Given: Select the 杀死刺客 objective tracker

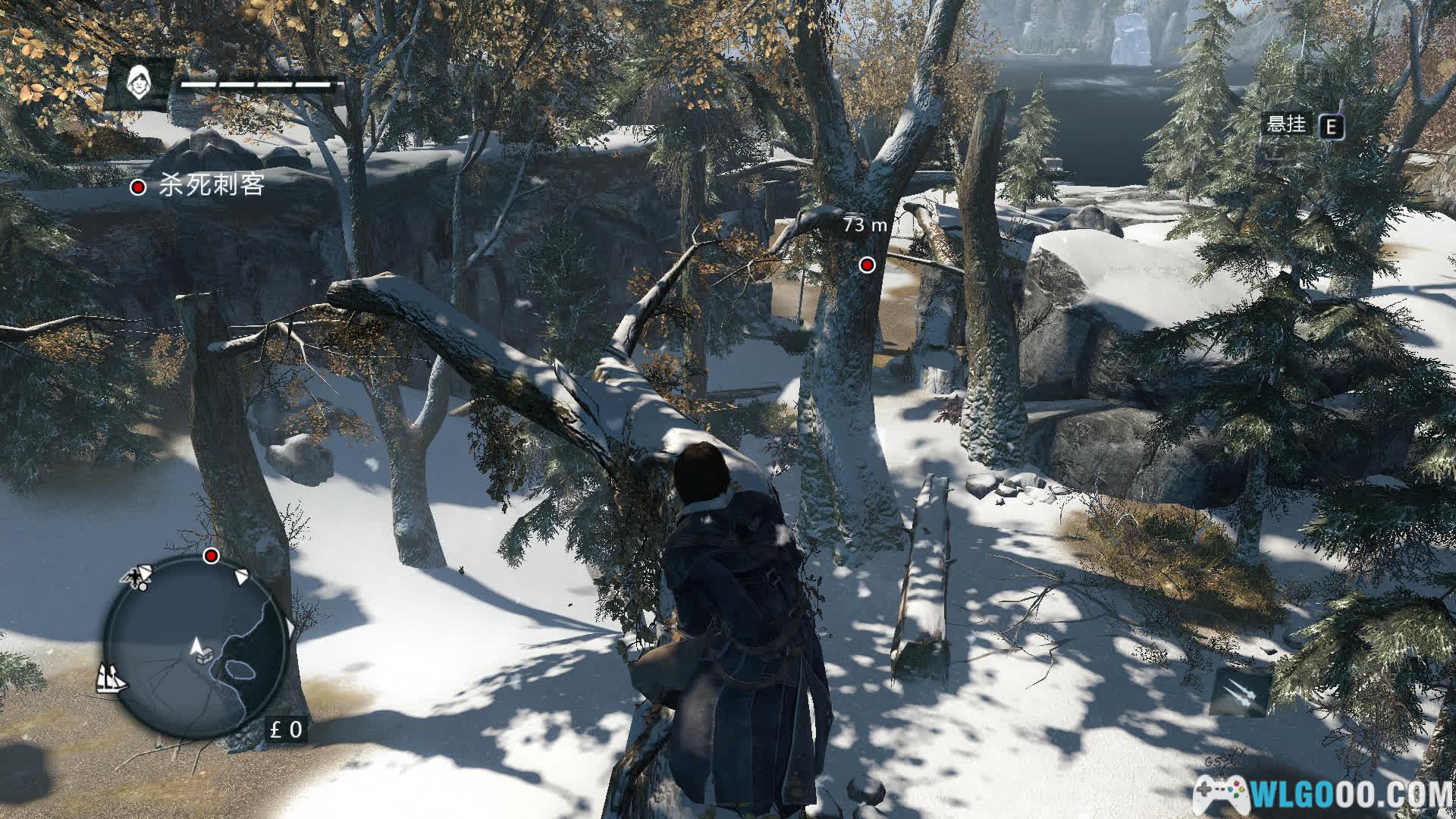Looking at the screenshot, I should pyautogui.click(x=199, y=186).
